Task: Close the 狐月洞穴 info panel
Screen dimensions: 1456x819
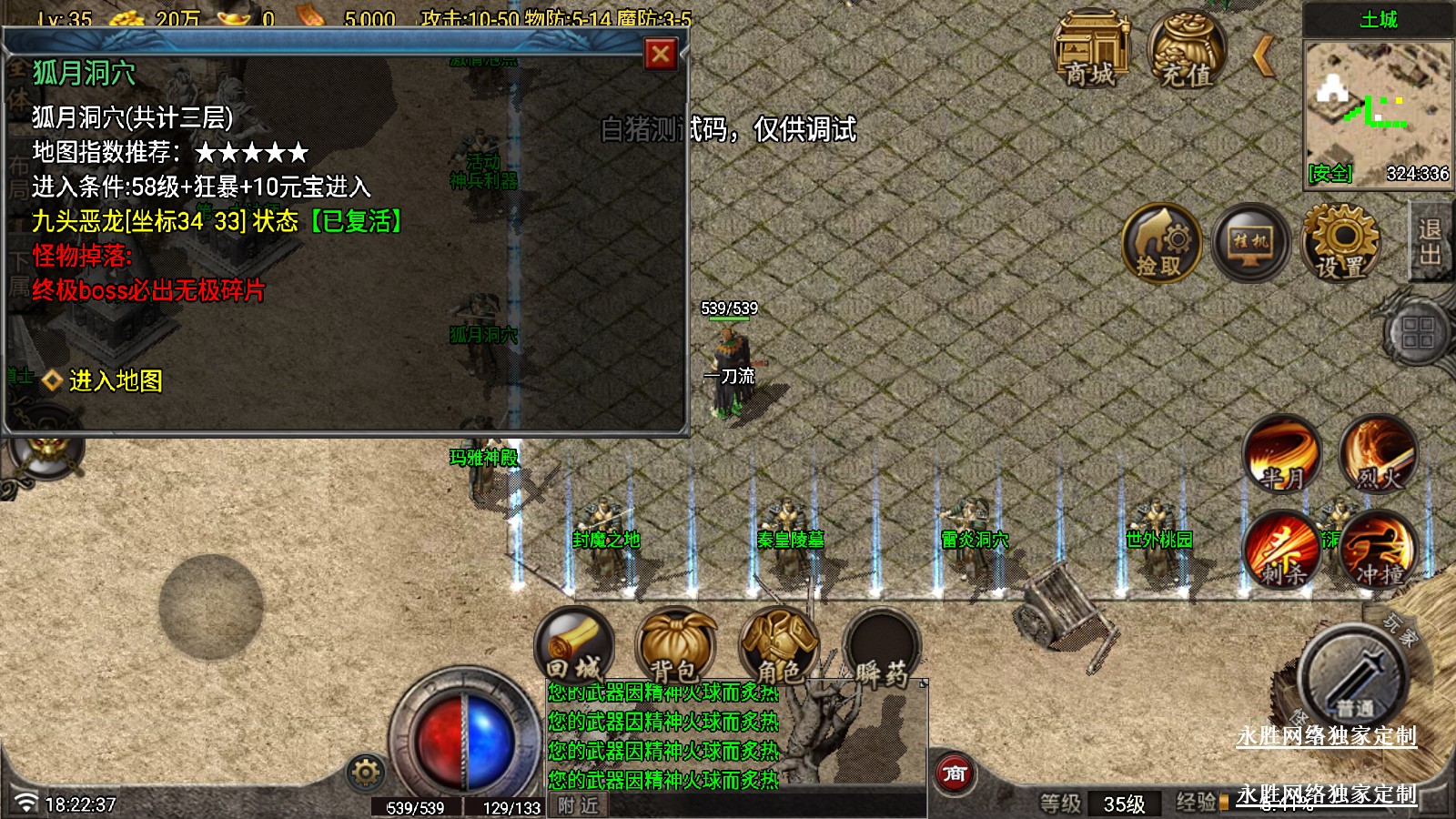Action: pyautogui.click(x=661, y=55)
